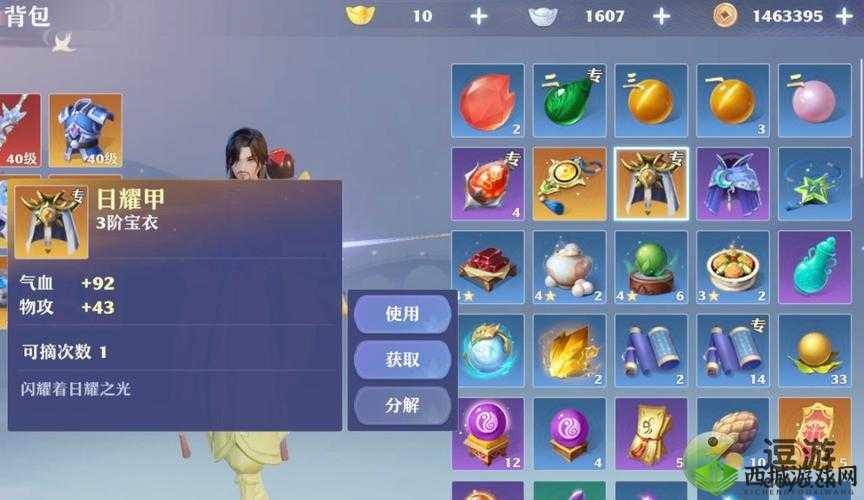Select the white teapot item slot
864x500 pixels.
coord(569,268)
